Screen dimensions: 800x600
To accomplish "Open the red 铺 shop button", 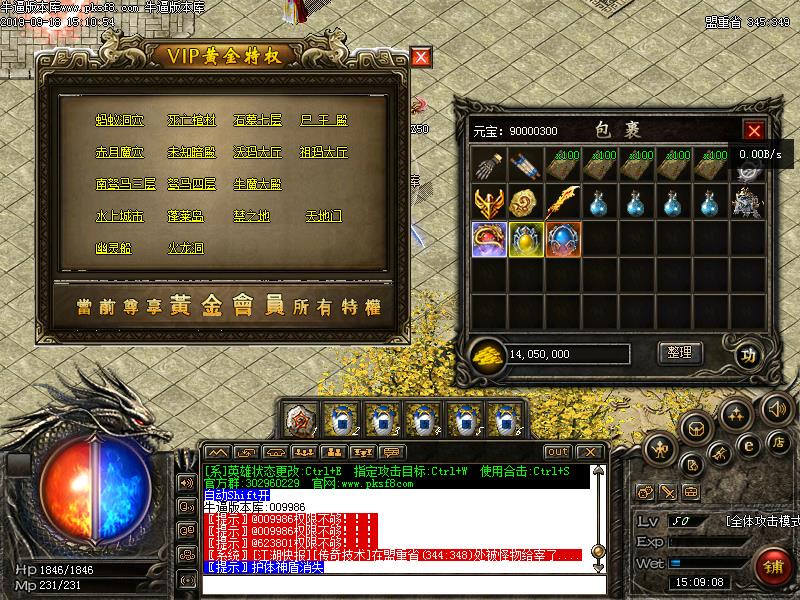I will click(x=772, y=565).
